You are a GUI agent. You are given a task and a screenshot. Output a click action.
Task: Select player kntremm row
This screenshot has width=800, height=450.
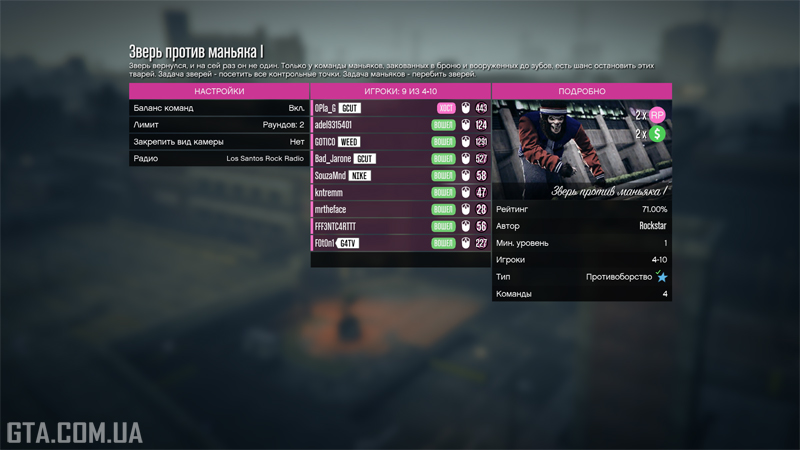(400, 193)
